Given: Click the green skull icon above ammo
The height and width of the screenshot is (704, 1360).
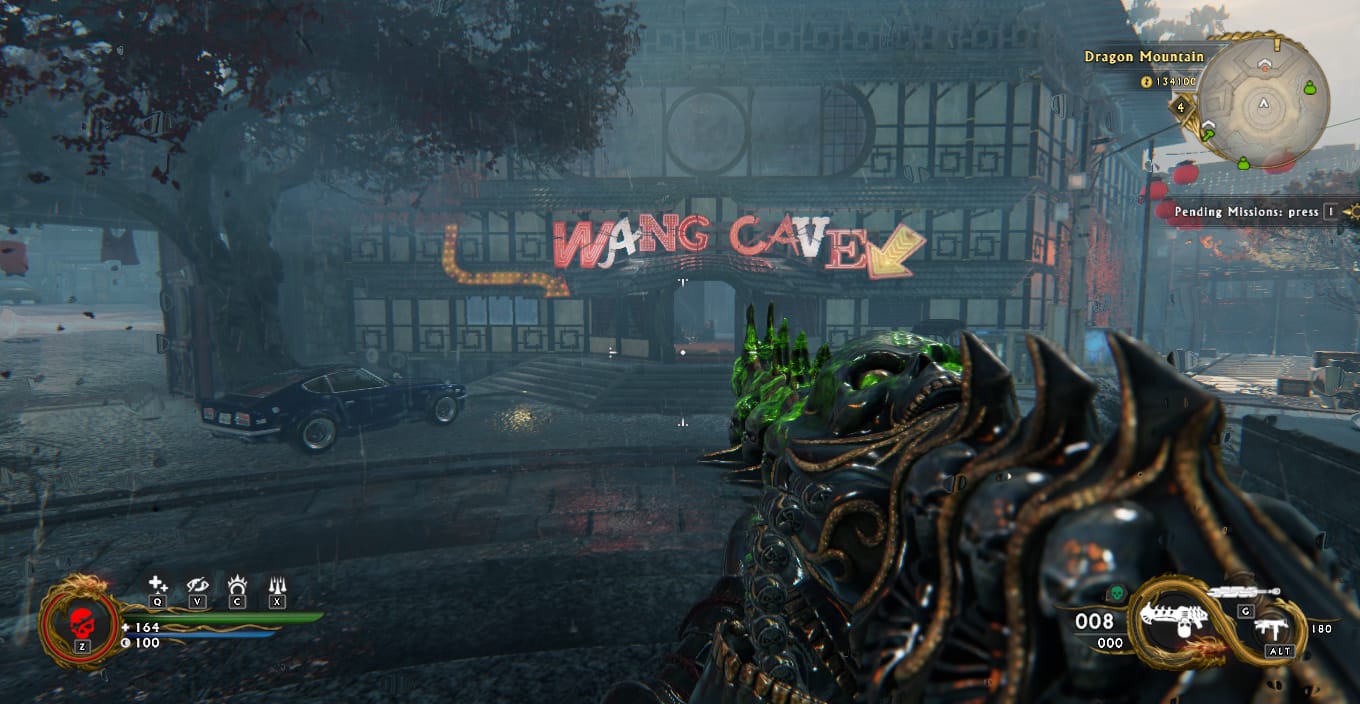Looking at the screenshot, I should coord(1117,593).
